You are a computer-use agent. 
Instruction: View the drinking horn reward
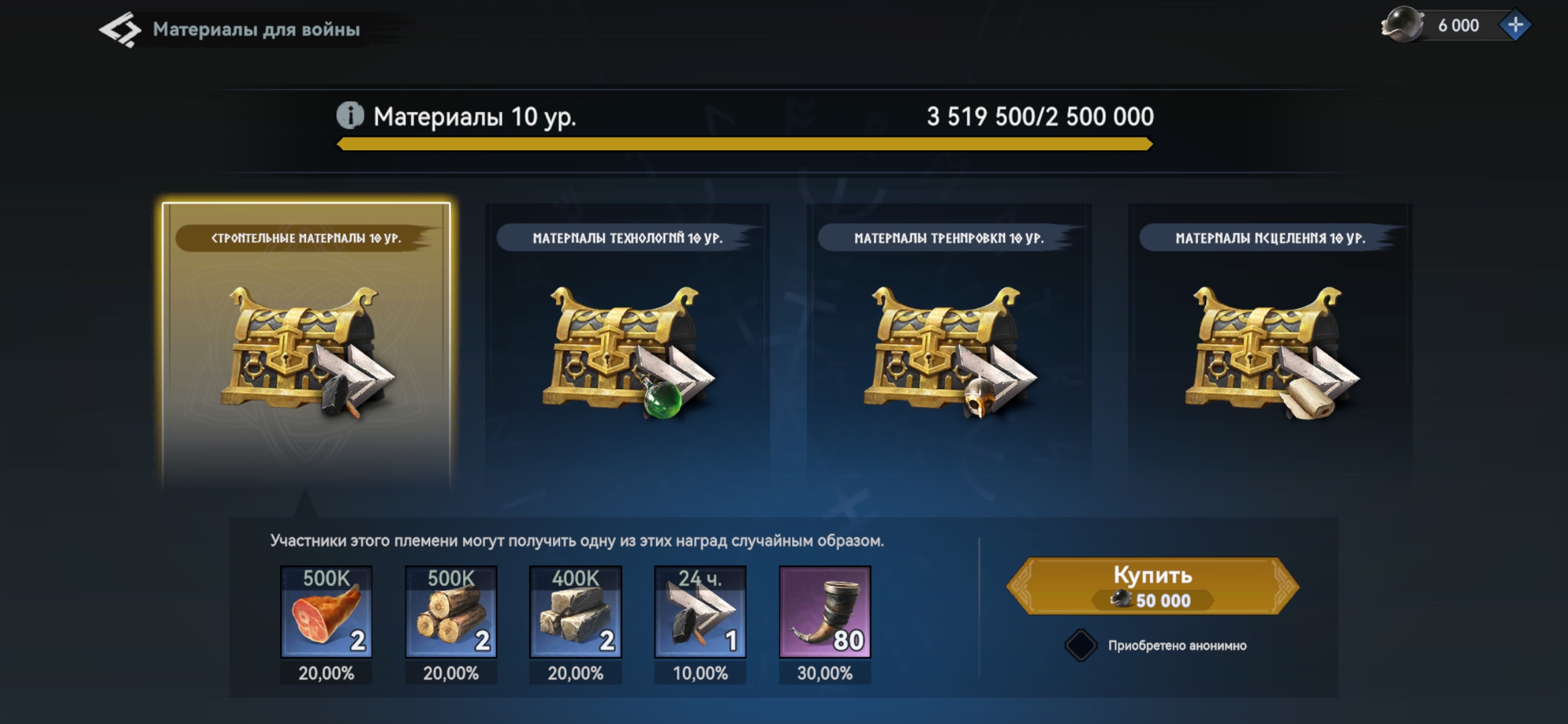825,612
